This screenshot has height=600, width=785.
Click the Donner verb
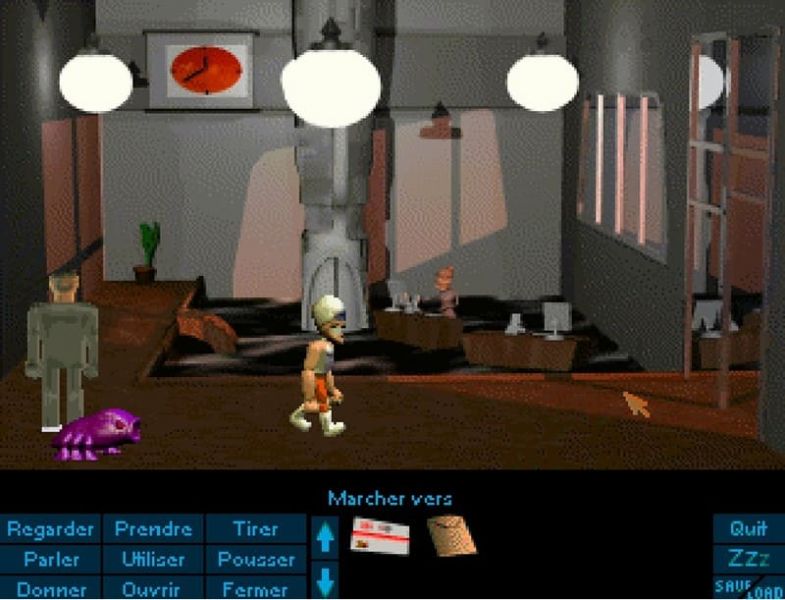pos(51,589)
